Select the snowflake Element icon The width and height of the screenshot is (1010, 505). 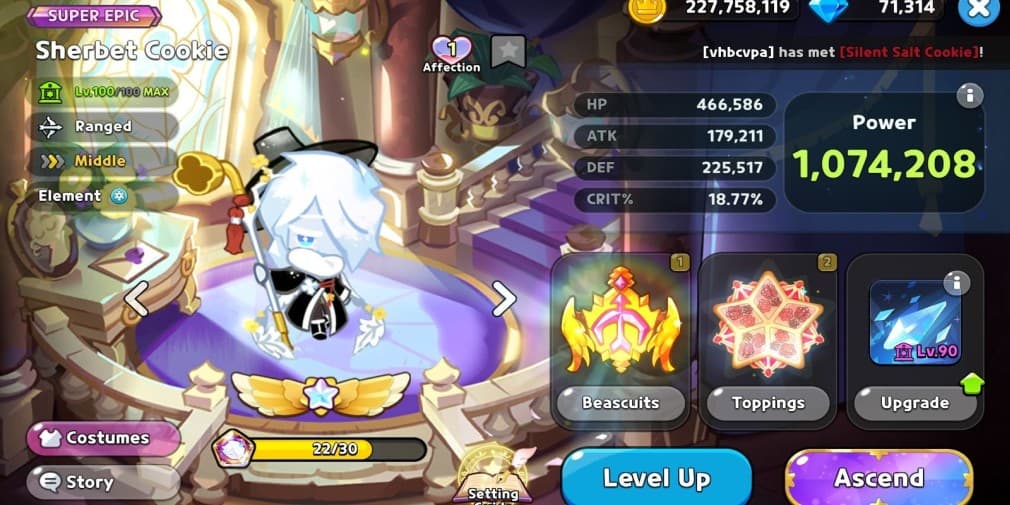tap(119, 196)
